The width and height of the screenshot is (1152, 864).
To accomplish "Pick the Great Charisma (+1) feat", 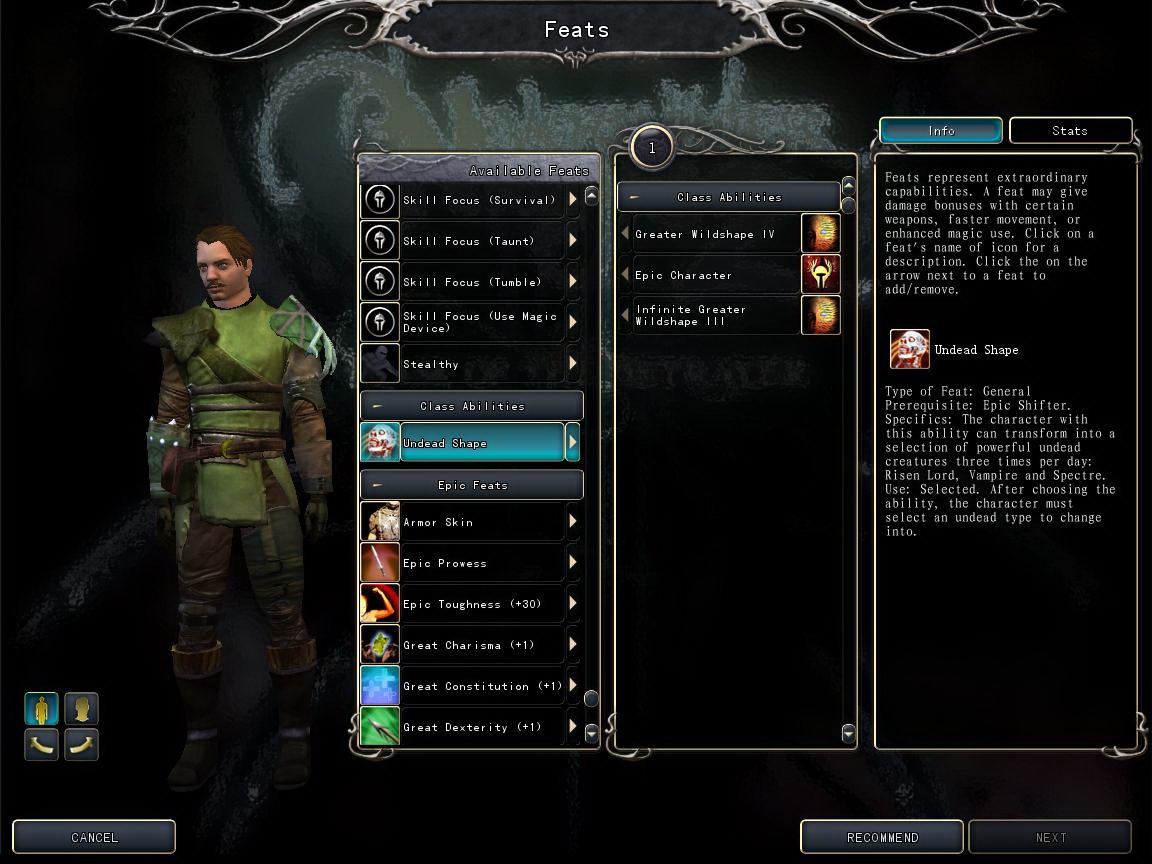I will click(481, 645).
